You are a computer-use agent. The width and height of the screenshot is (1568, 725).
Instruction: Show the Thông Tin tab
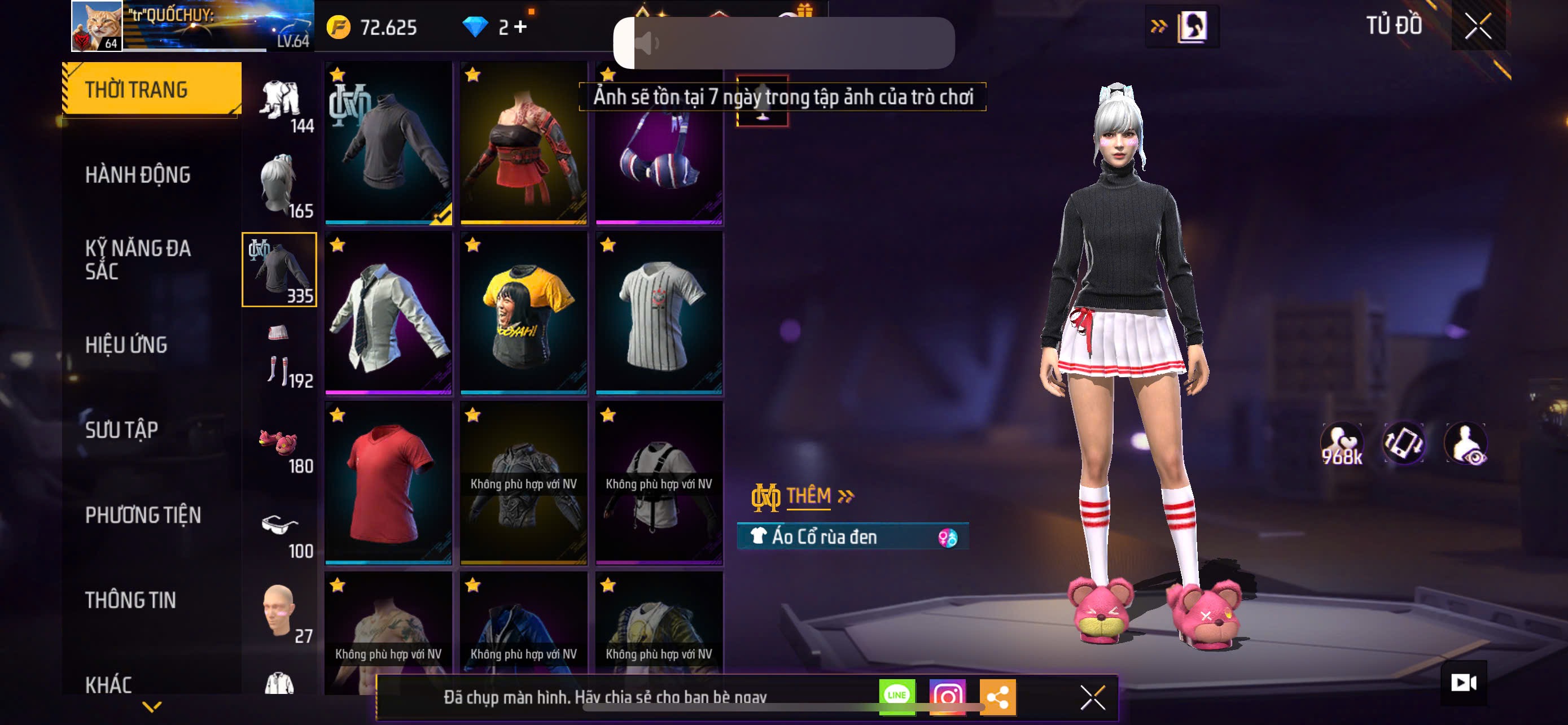(130, 600)
